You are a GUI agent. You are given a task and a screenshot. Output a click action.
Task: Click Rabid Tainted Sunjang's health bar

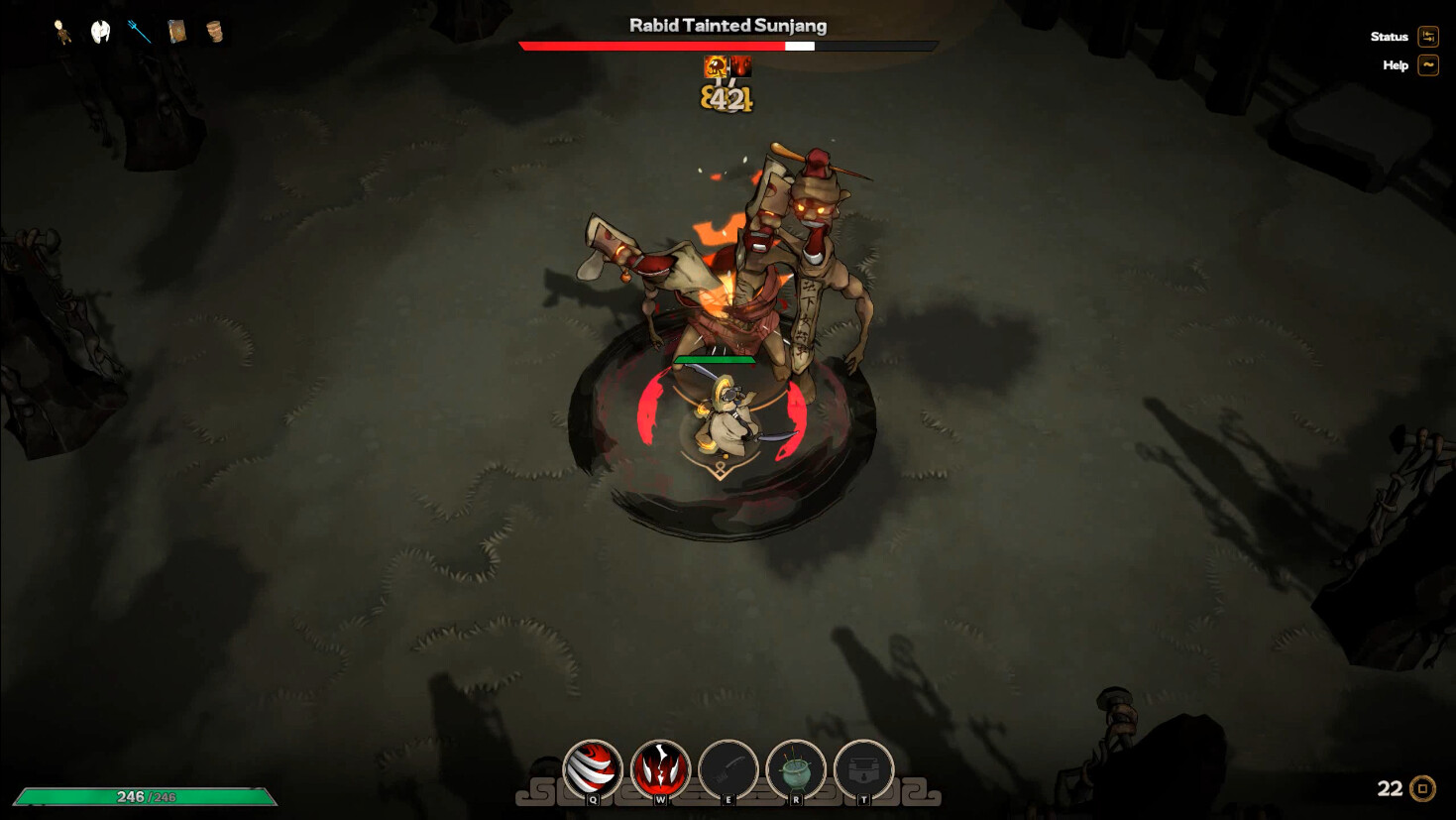[x=727, y=46]
